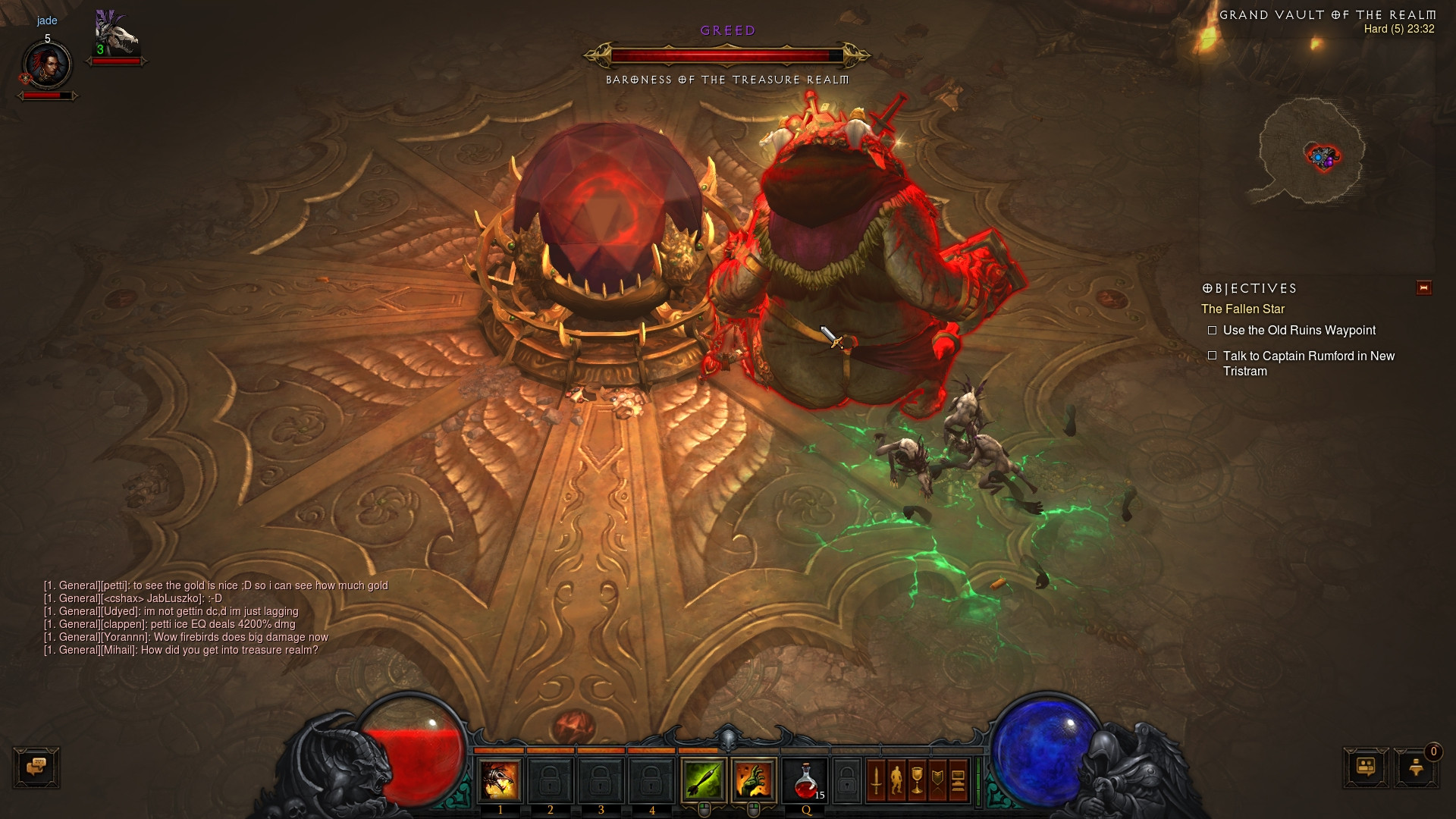This screenshot has height=819, width=1456.
Task: Open the character inventory figure icon
Action: click(896, 780)
